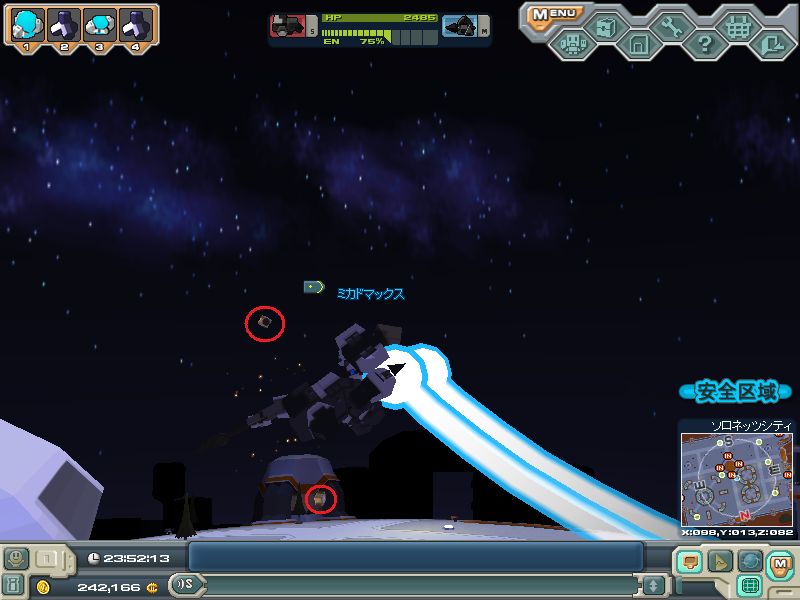The width and height of the screenshot is (800, 600).
Task: Click the up-down arrows button on chat bar
Action: tap(654, 585)
